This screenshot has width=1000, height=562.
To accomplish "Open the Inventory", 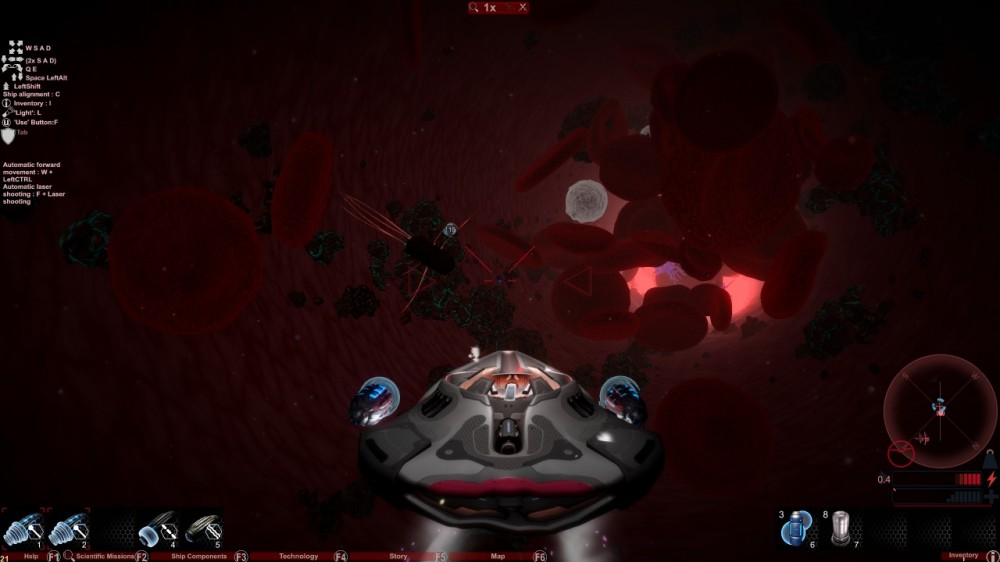I will tap(963, 556).
